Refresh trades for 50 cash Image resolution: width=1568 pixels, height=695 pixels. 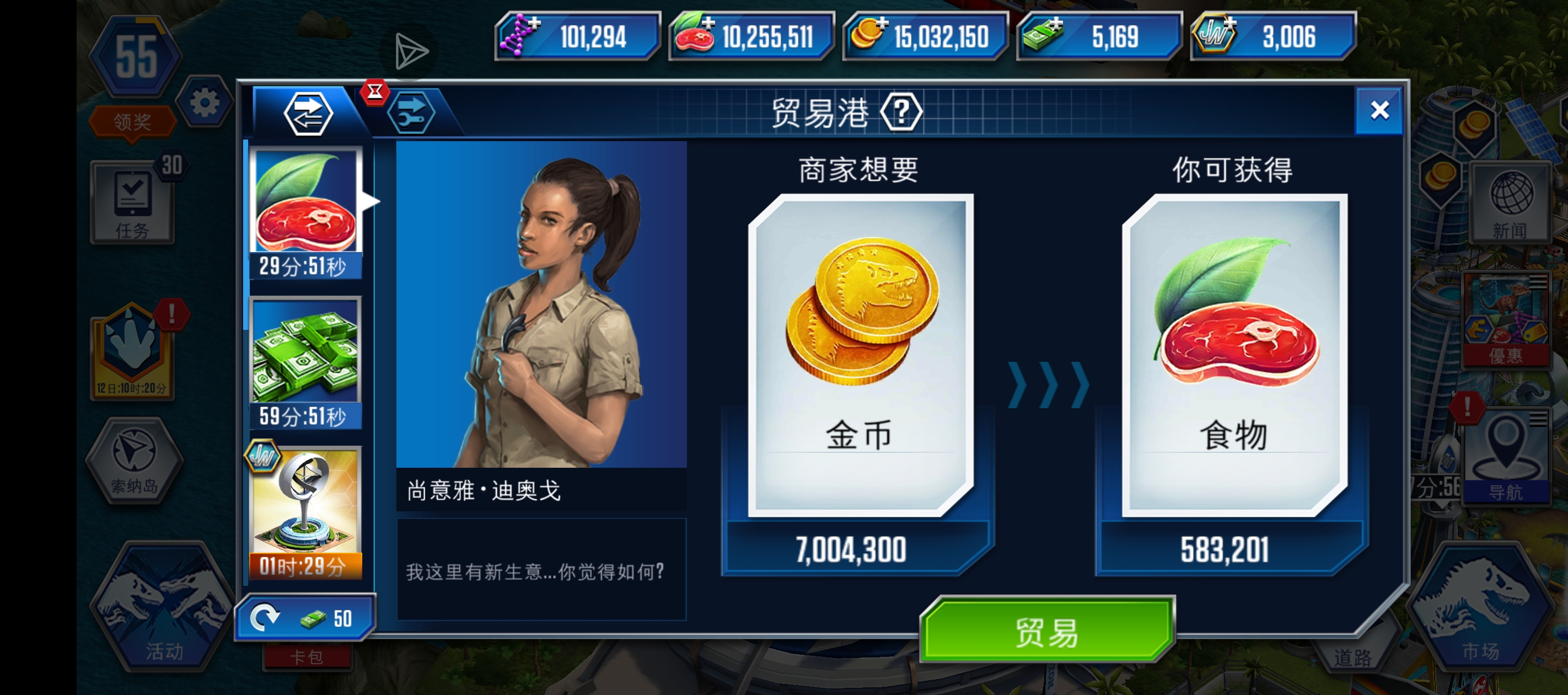coord(306,618)
